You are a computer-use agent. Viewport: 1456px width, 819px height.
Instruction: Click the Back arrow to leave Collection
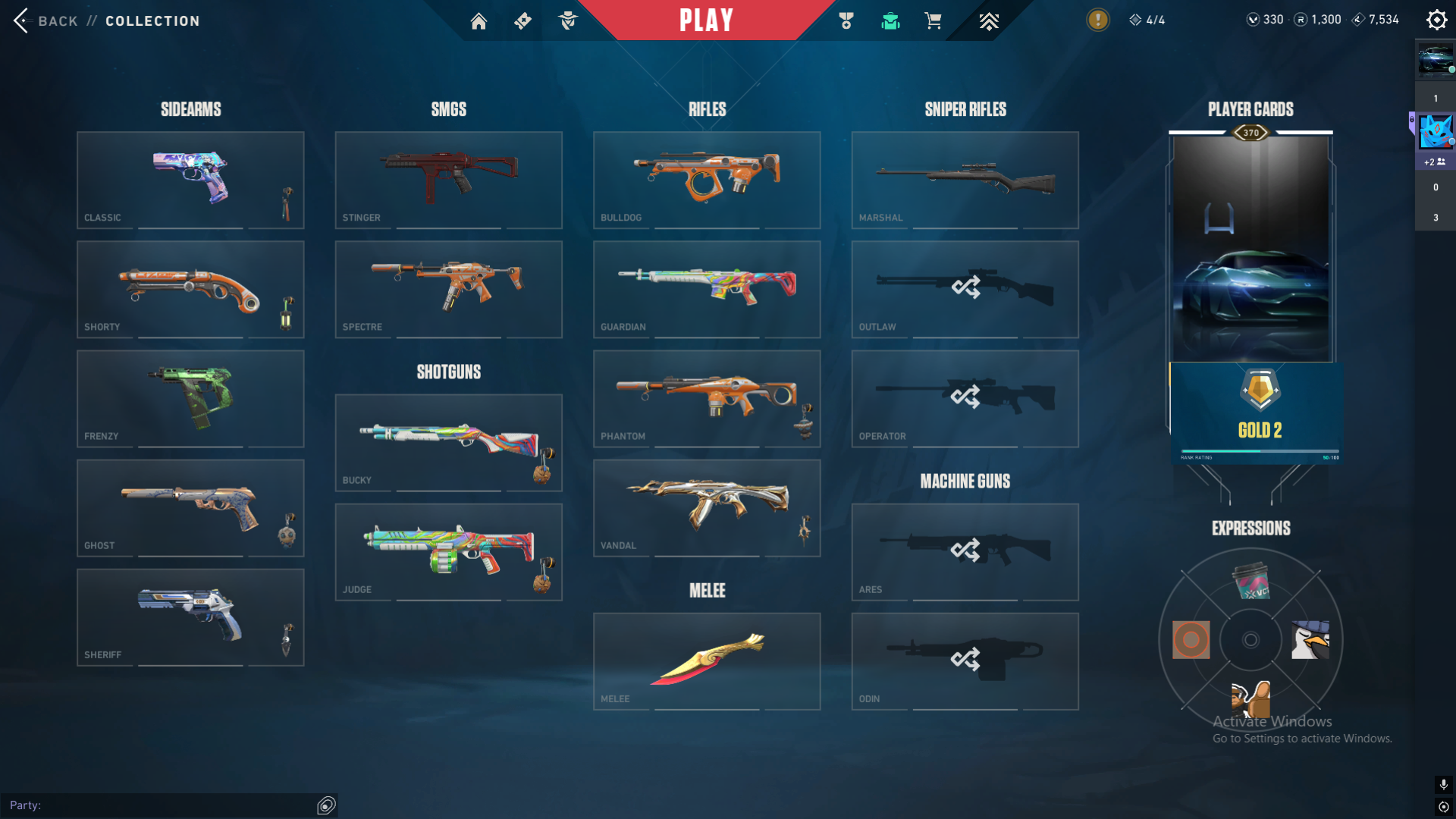click(21, 20)
